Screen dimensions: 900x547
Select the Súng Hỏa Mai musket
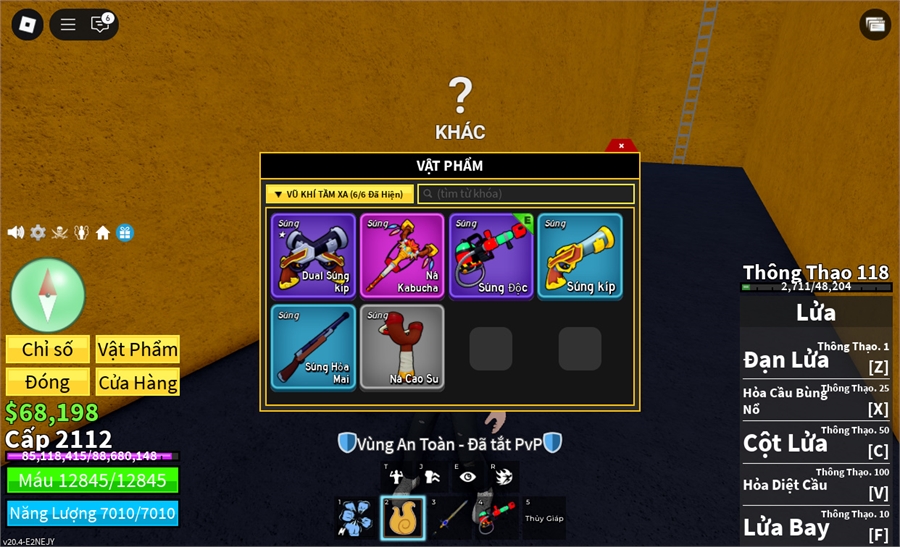tap(313, 347)
